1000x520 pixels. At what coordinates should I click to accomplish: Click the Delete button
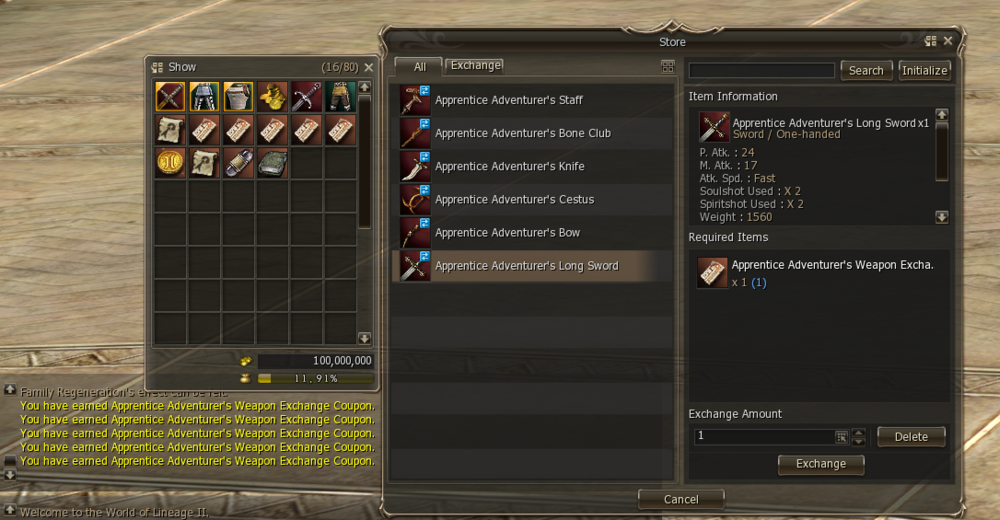[x=911, y=436]
